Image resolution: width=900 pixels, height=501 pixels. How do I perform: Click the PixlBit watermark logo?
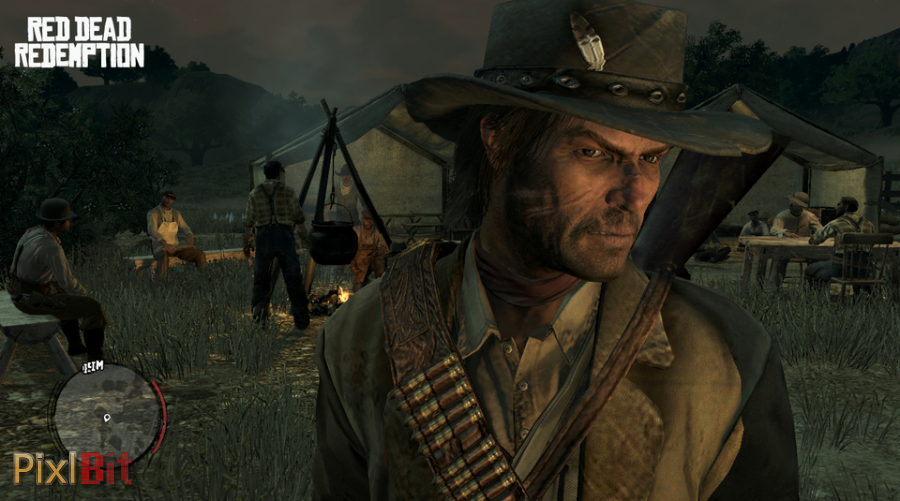tap(72, 468)
